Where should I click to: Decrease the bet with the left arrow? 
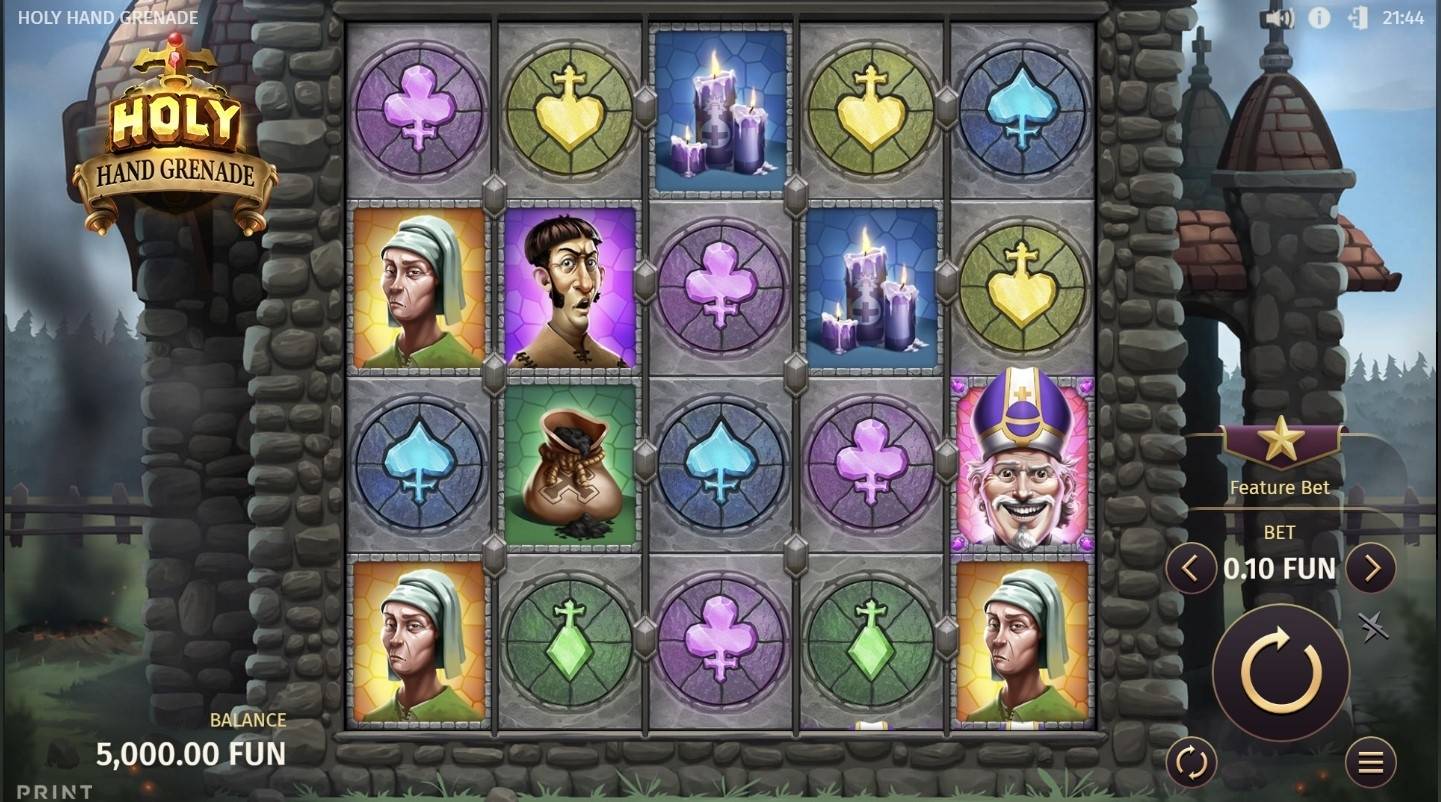coord(1190,569)
